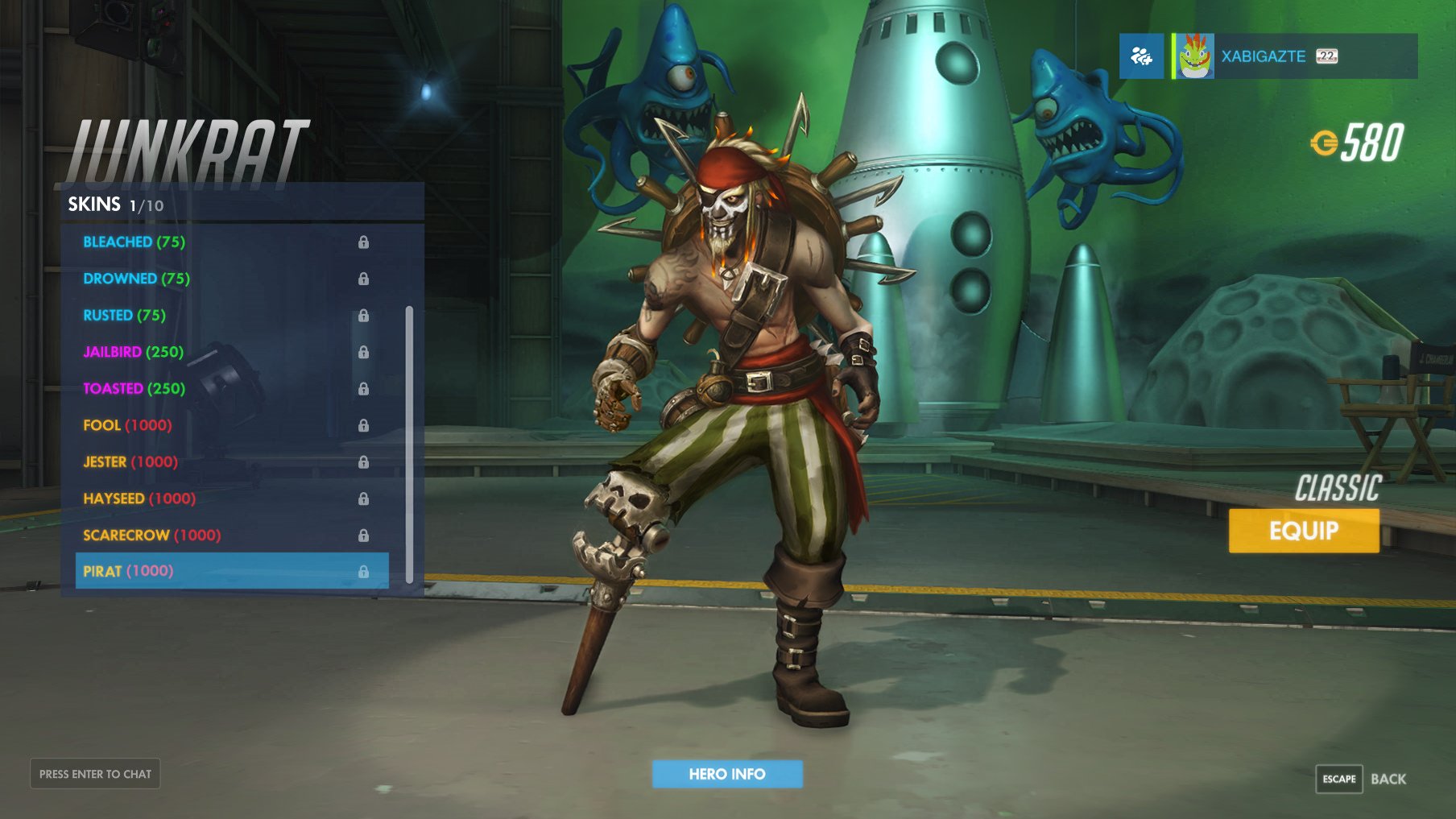Select the RUSTED (75) skin
The height and width of the screenshot is (819, 1456).
point(125,315)
